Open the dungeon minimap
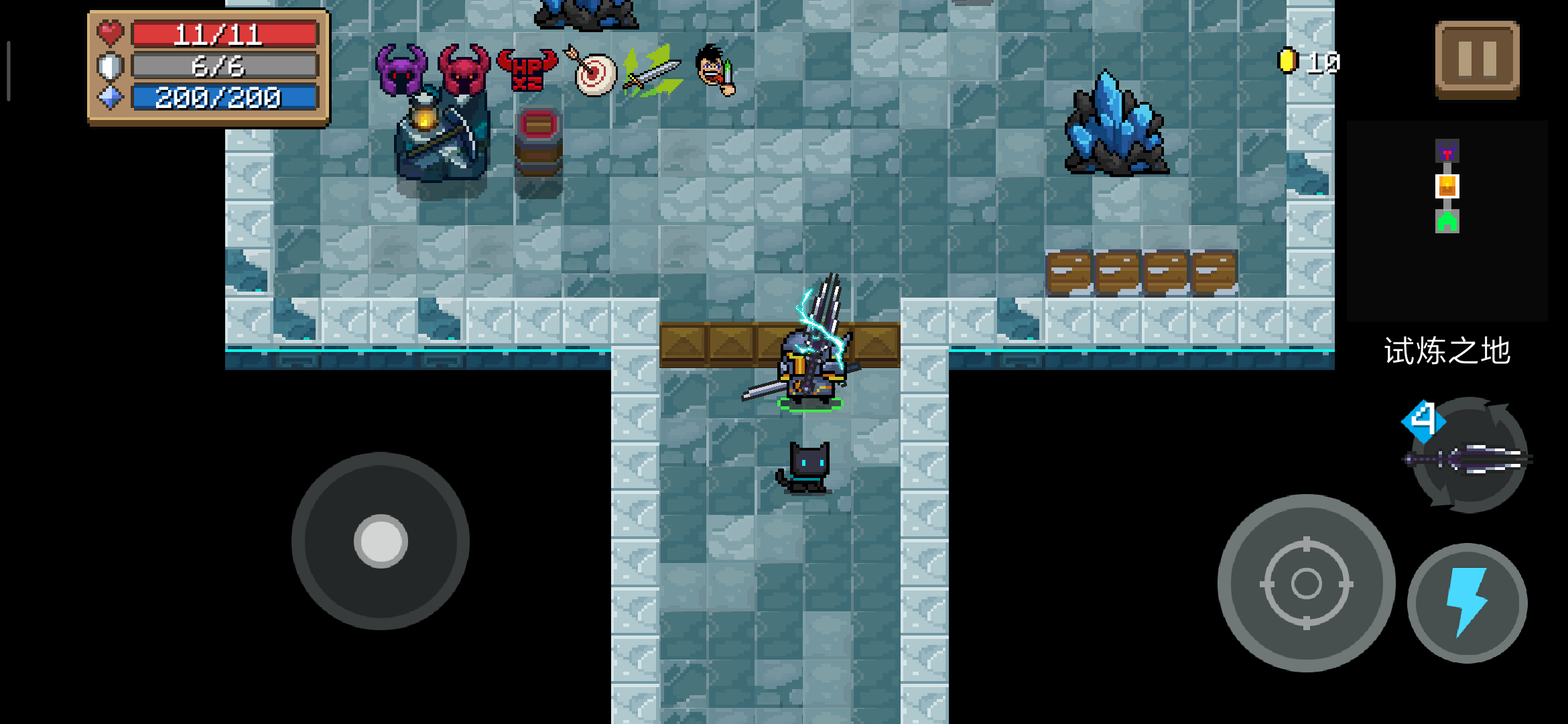This screenshot has height=724, width=1568. tap(1447, 221)
